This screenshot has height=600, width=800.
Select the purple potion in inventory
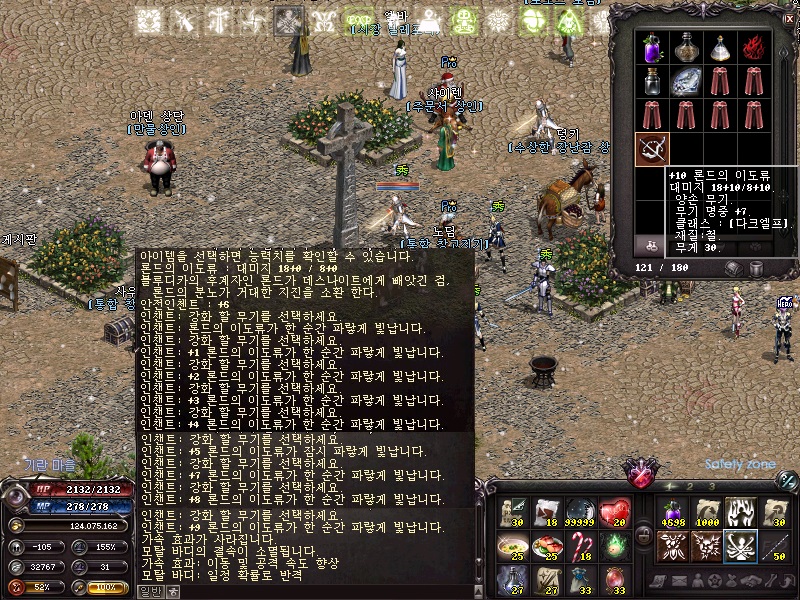(652, 46)
